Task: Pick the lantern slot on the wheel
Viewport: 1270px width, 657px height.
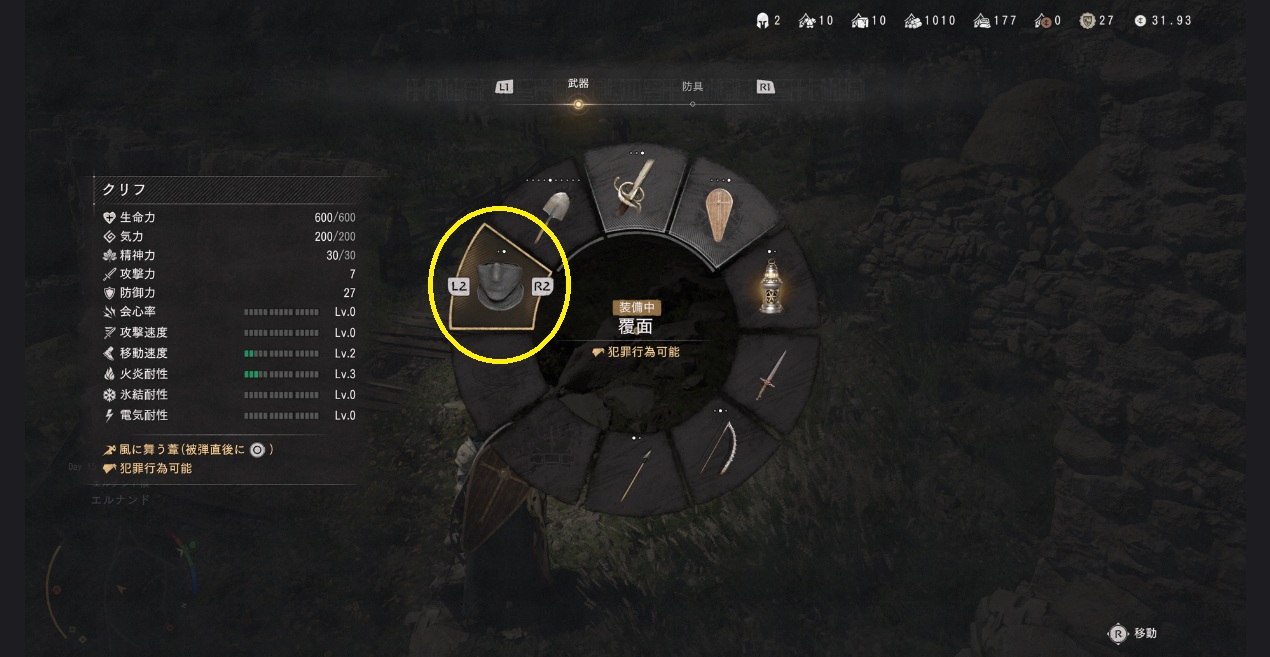Action: [x=770, y=288]
